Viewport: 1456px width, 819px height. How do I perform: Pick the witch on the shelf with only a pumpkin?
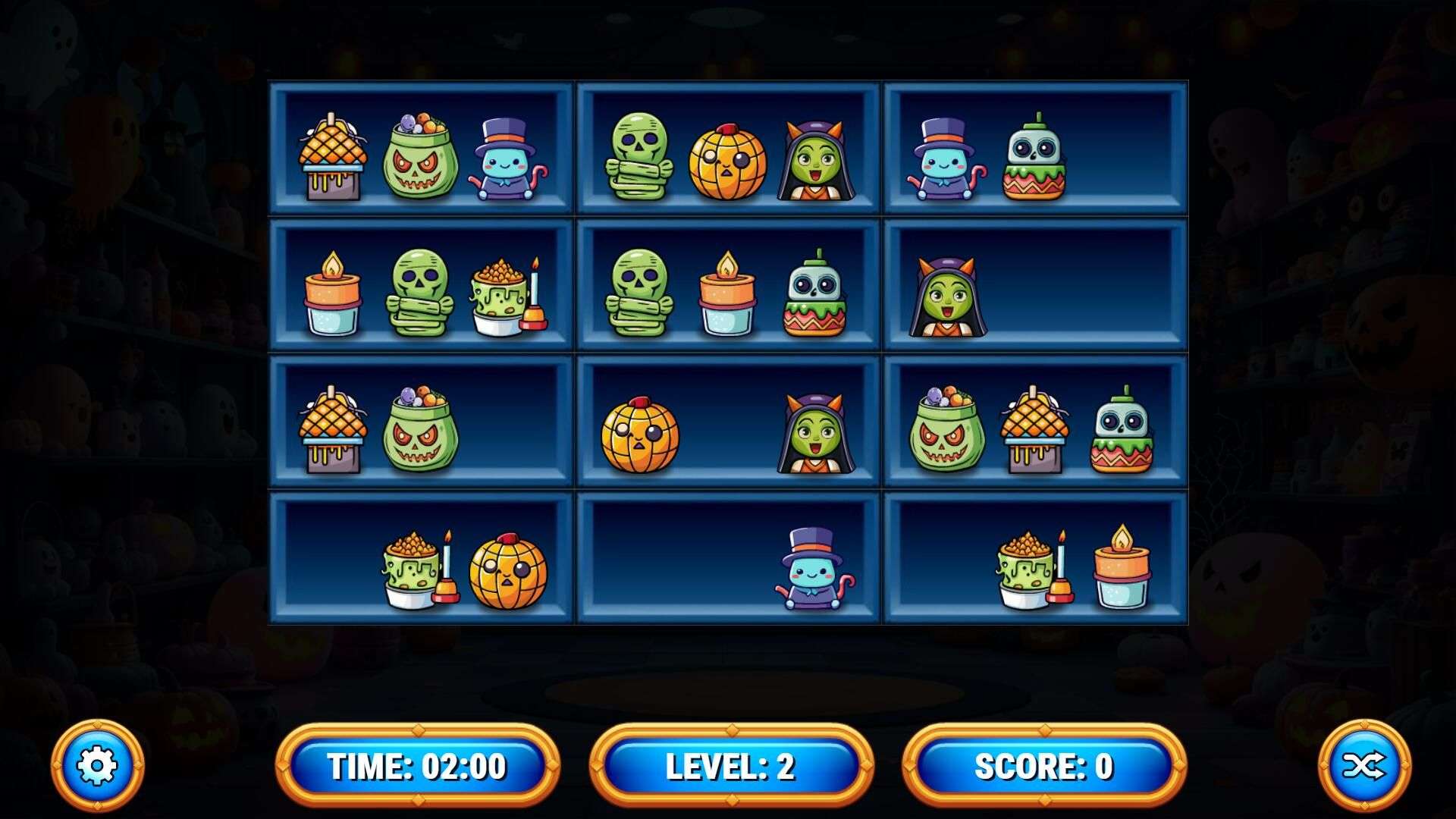(815, 433)
